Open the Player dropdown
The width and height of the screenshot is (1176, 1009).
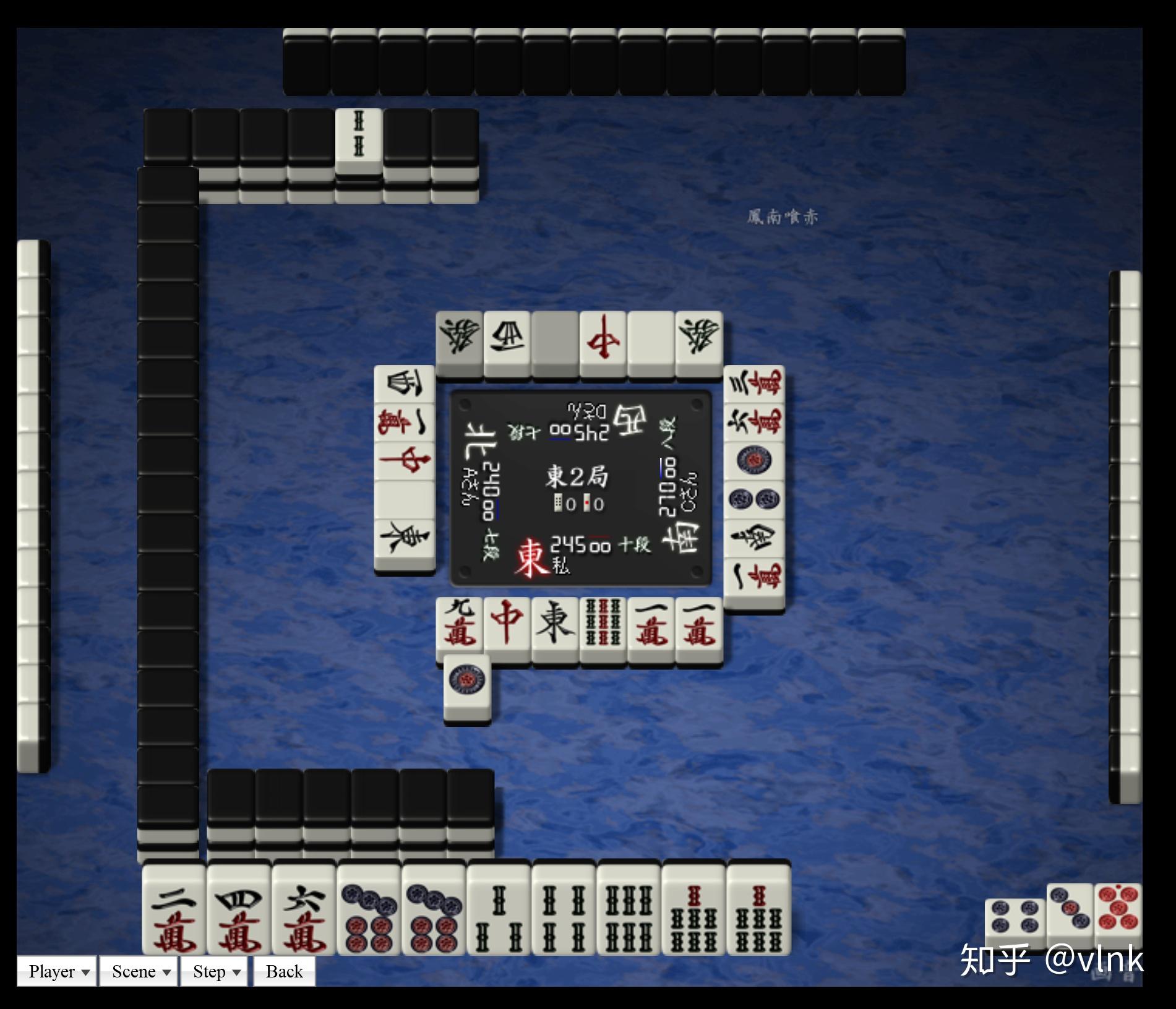click(x=57, y=971)
